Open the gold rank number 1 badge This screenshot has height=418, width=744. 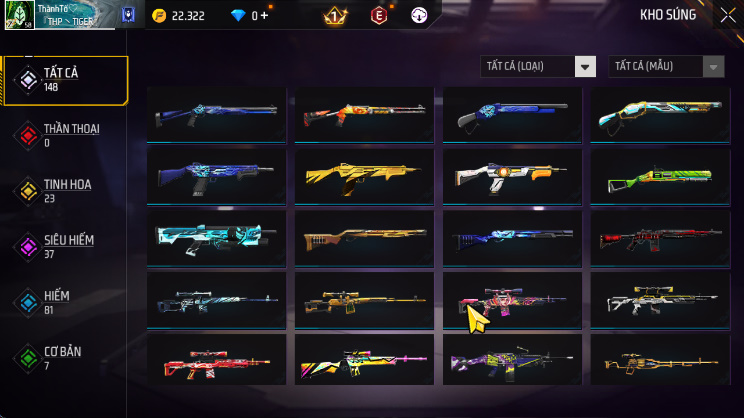click(335, 16)
